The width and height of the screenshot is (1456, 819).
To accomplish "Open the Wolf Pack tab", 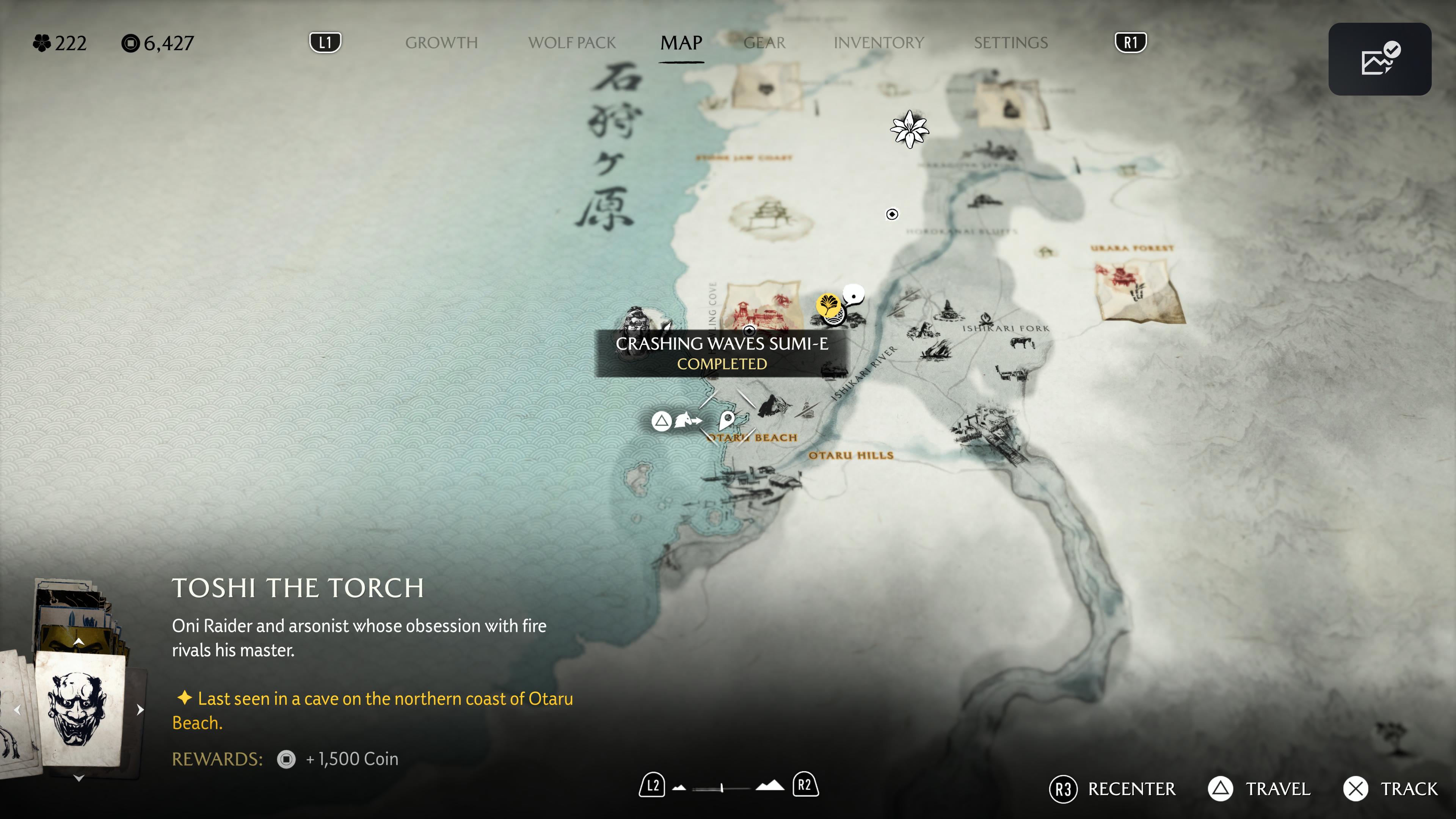I will [571, 43].
